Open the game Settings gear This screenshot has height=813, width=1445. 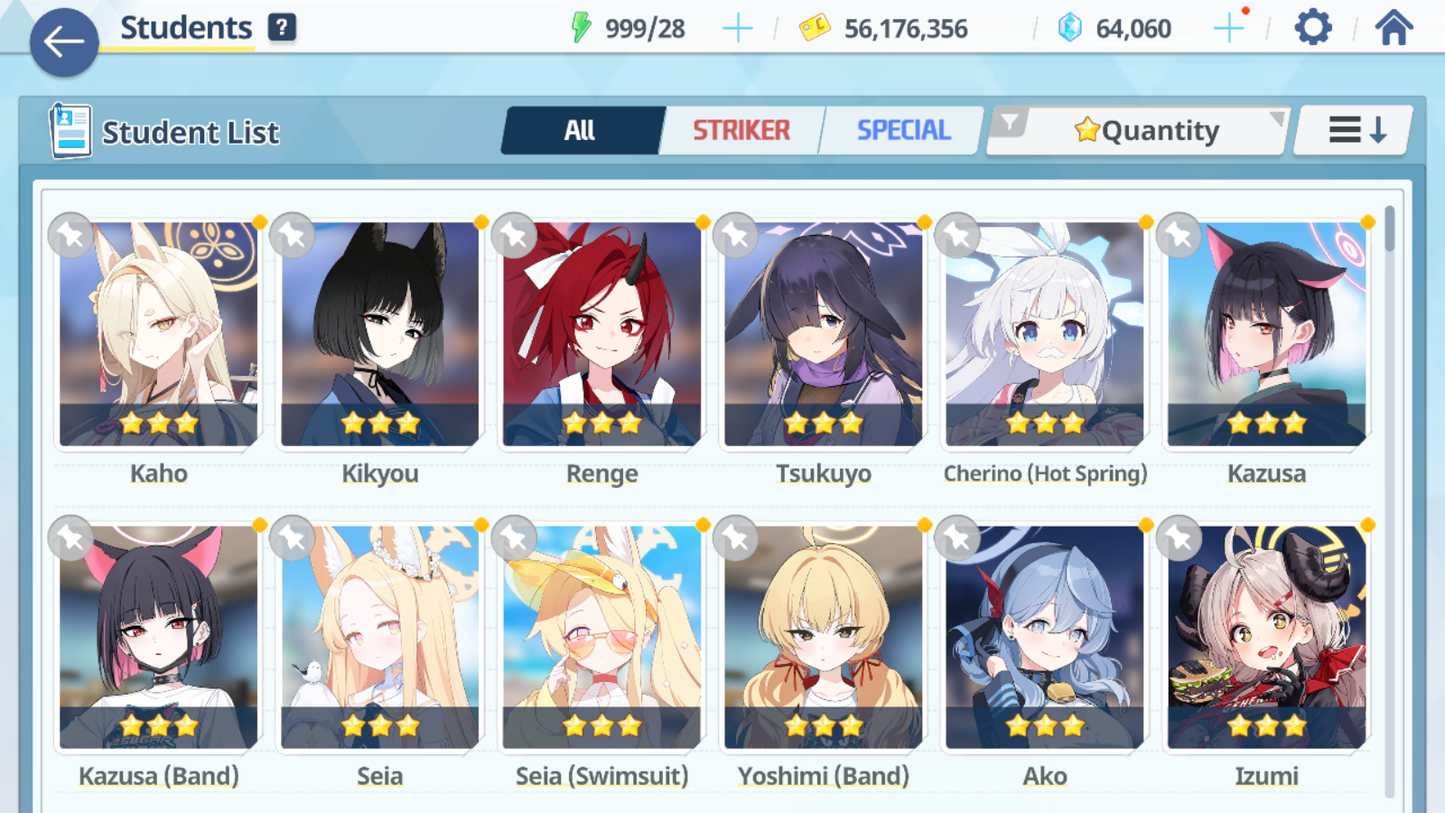coord(1312,26)
